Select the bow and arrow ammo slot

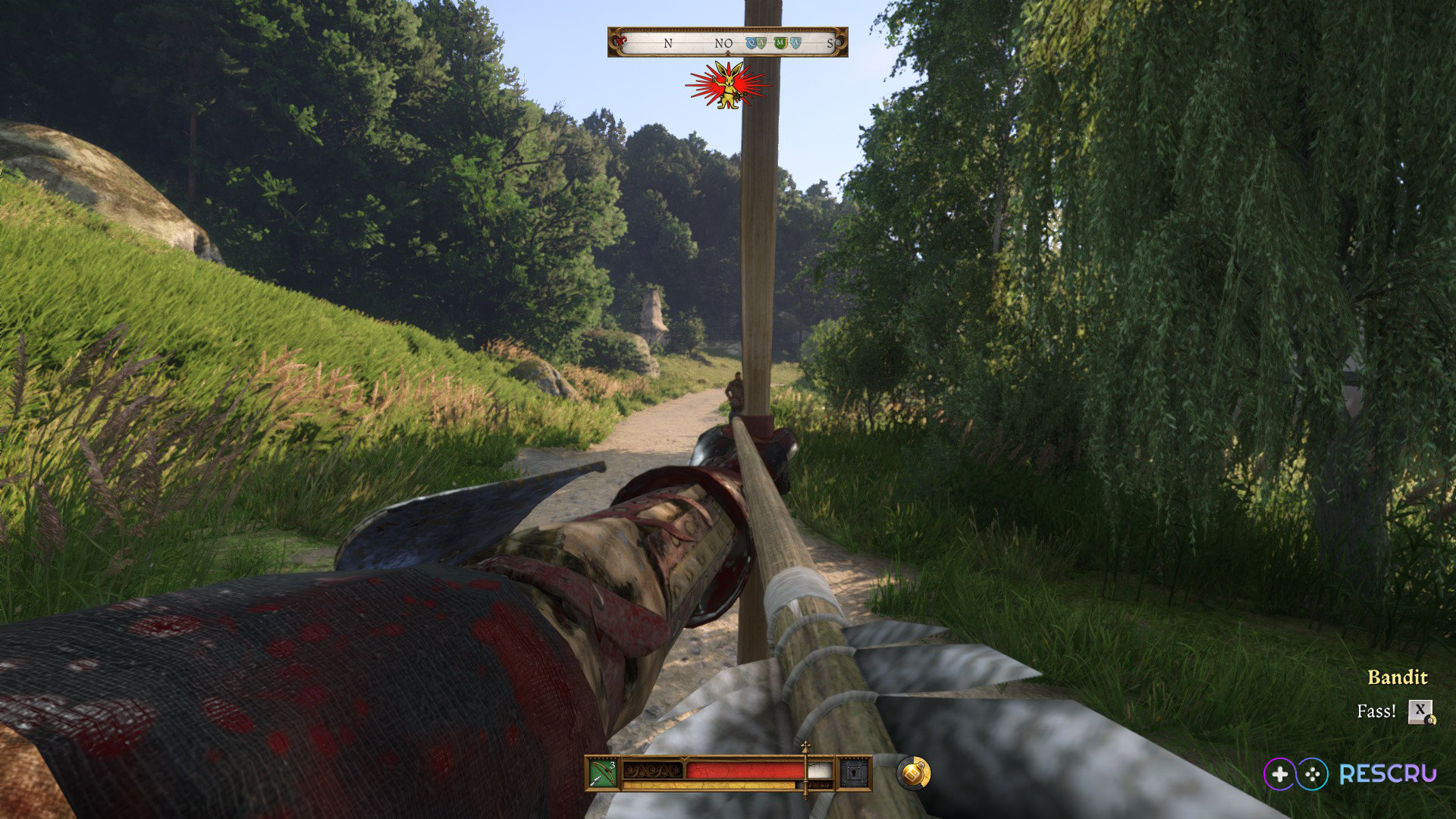603,773
